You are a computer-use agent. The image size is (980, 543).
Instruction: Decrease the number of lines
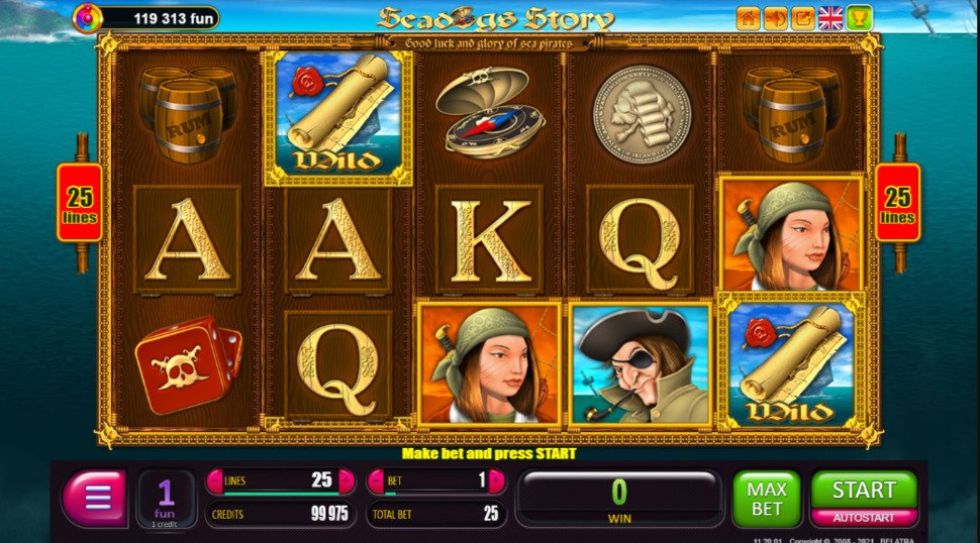pos(215,481)
